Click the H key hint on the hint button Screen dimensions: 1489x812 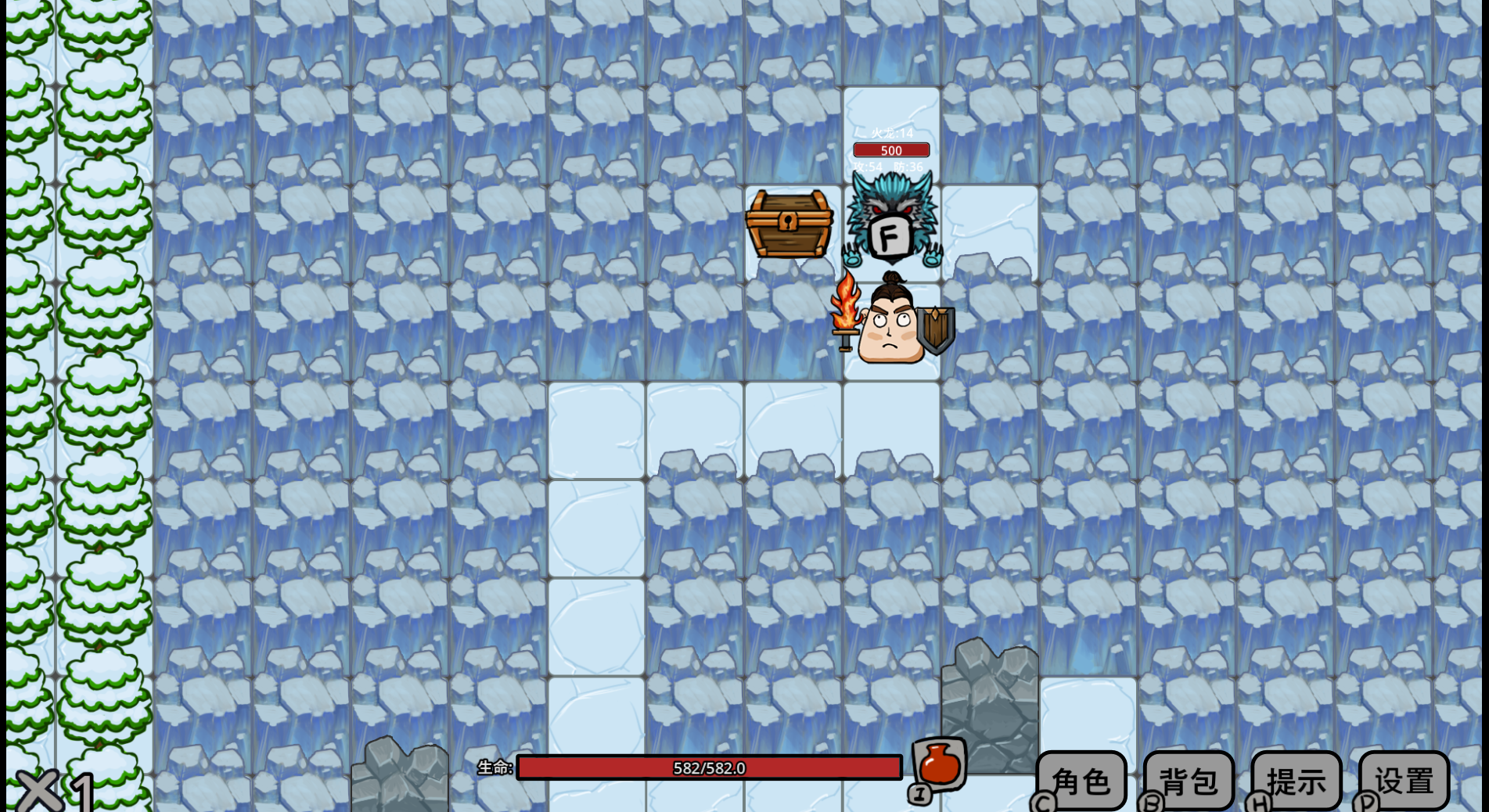tap(1257, 802)
